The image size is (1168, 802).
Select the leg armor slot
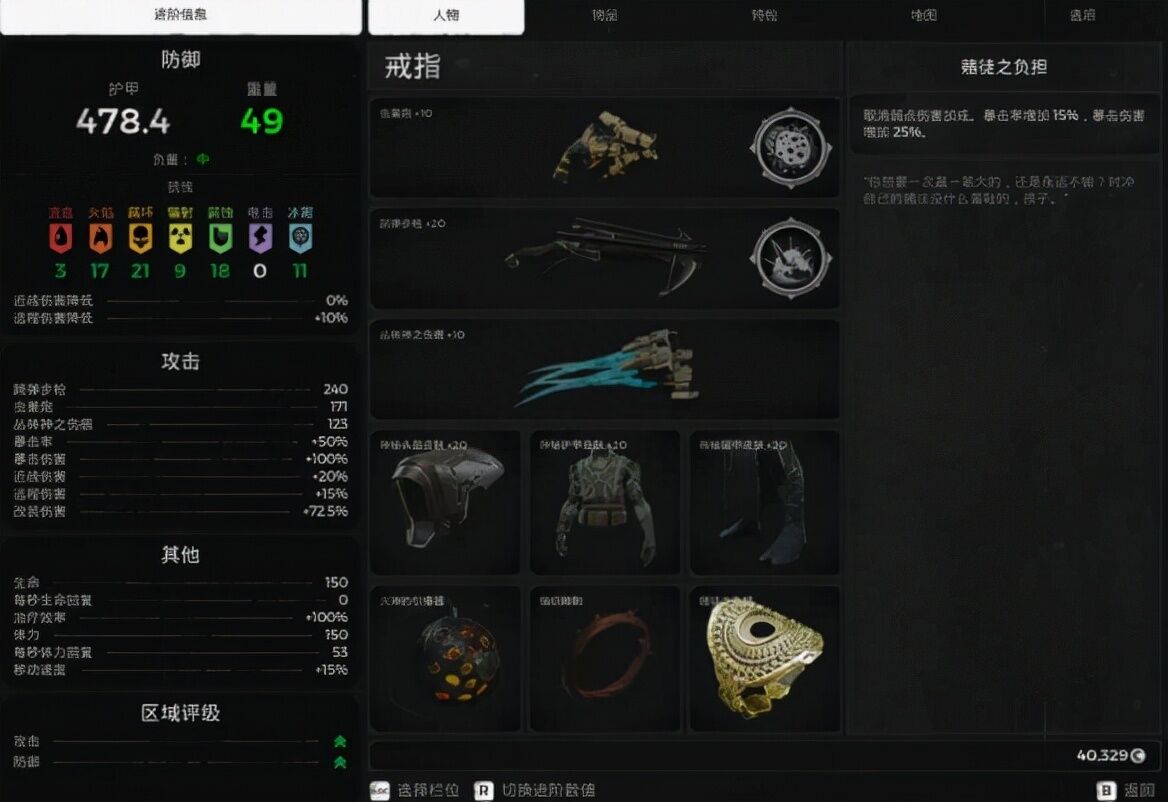coord(764,502)
